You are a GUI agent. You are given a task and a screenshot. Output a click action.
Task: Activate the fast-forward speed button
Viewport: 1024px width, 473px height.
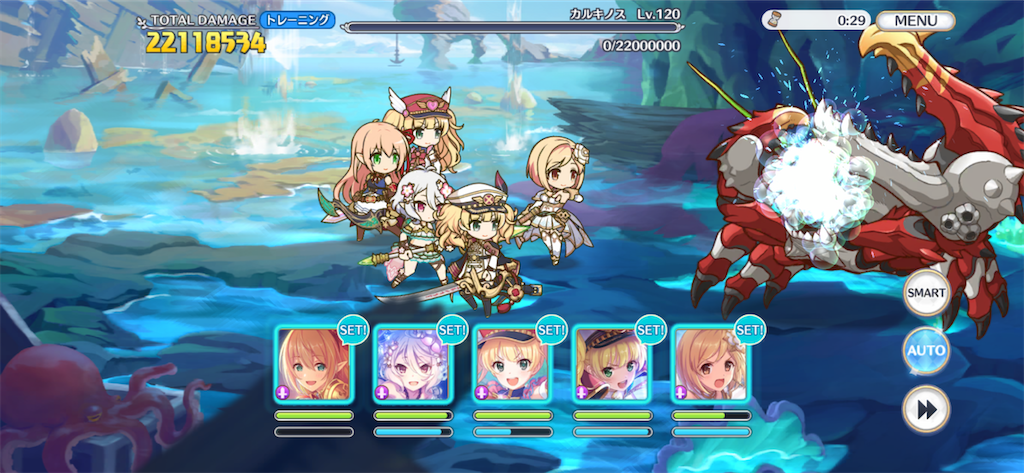tap(925, 409)
